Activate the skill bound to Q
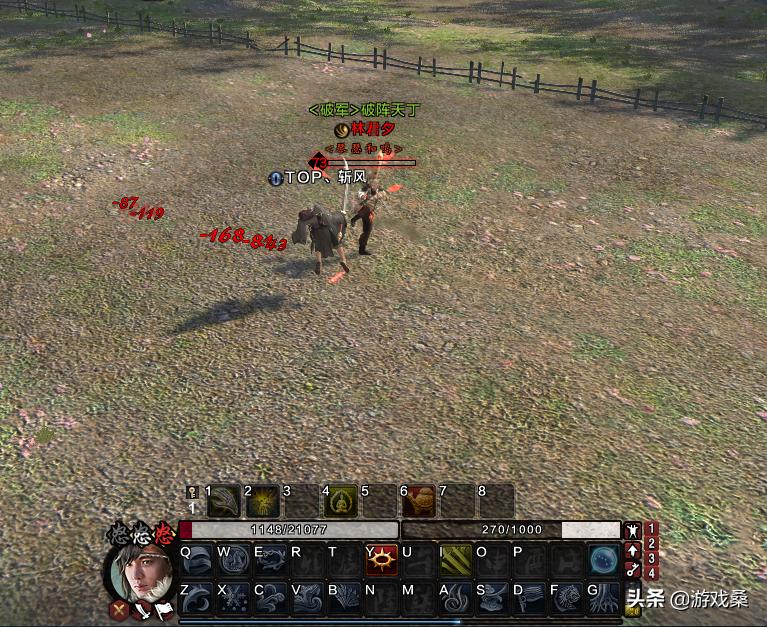The image size is (767, 627). pos(198,559)
